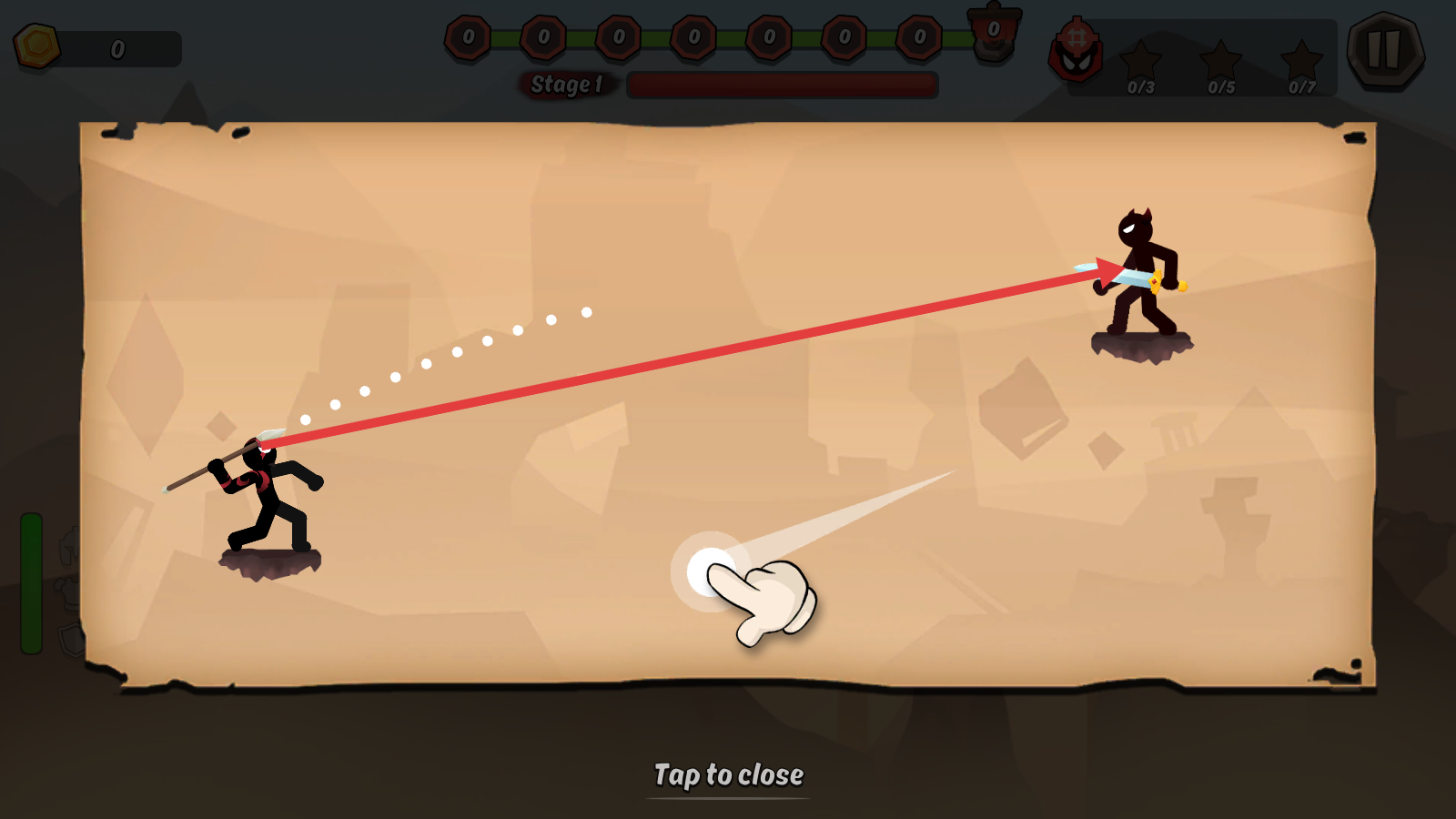Tap to close the tutorial
This screenshot has height=819, width=1456.
728,774
